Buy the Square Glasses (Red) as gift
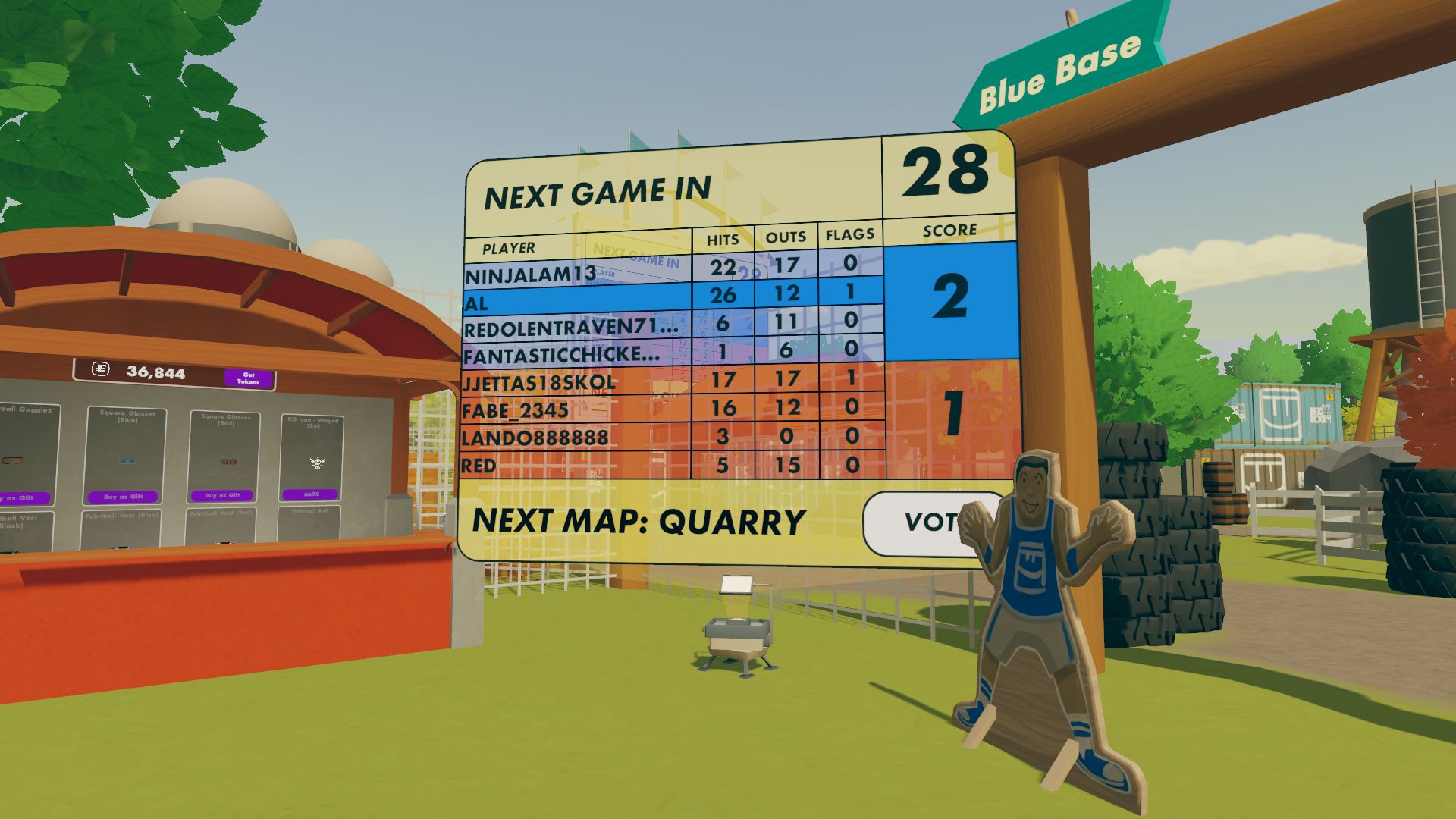Image resolution: width=1456 pixels, height=819 pixels. coord(223,495)
